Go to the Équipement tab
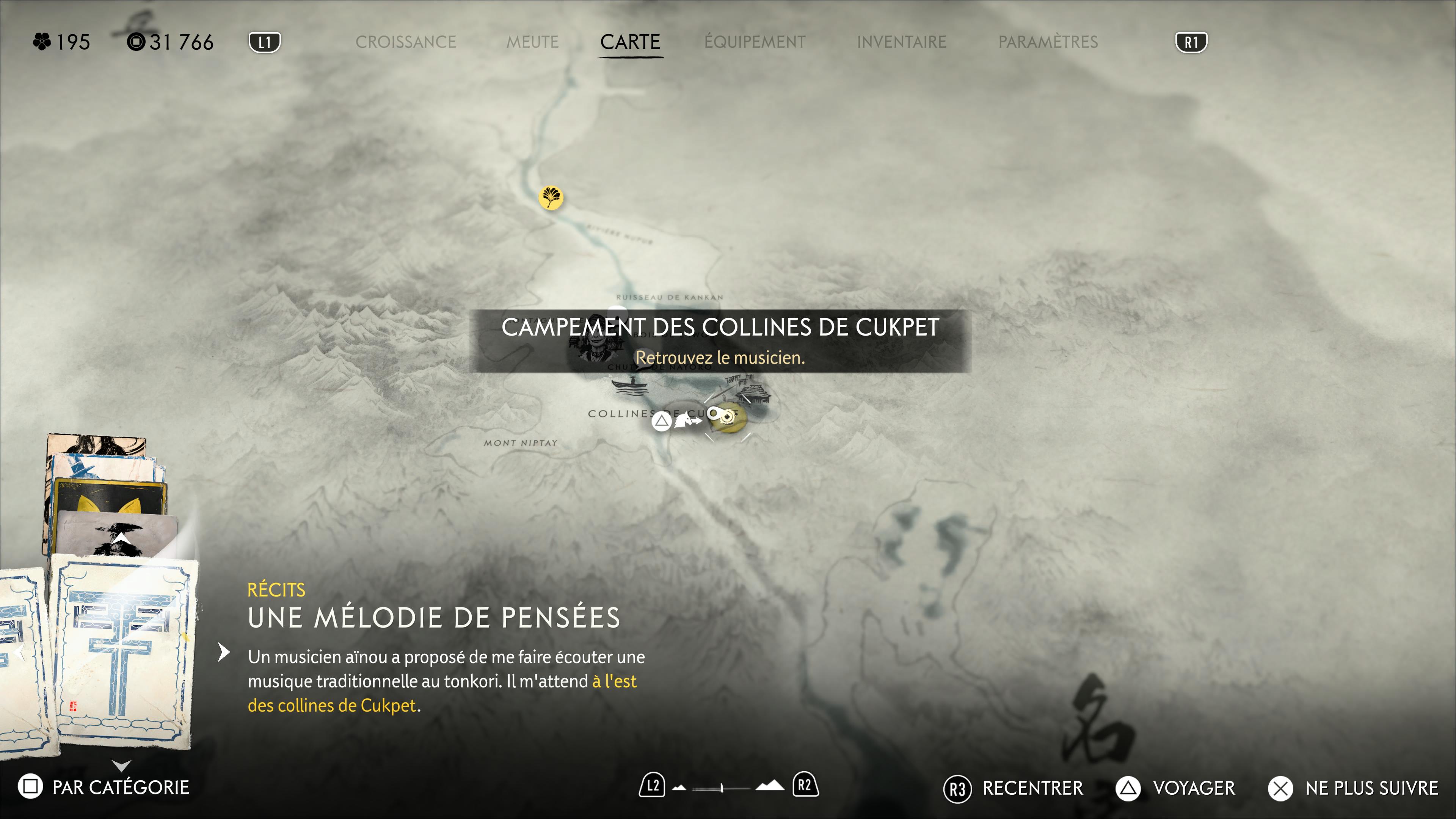 point(755,42)
